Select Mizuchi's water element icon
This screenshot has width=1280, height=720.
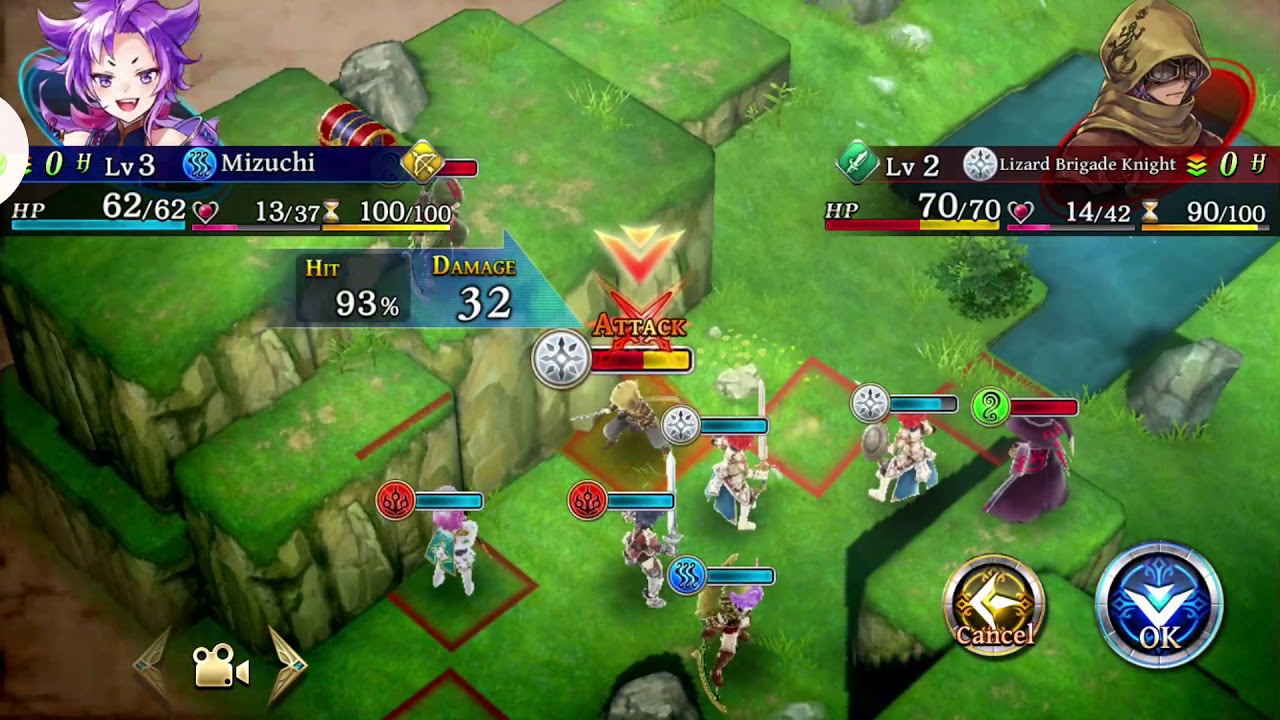(x=199, y=163)
